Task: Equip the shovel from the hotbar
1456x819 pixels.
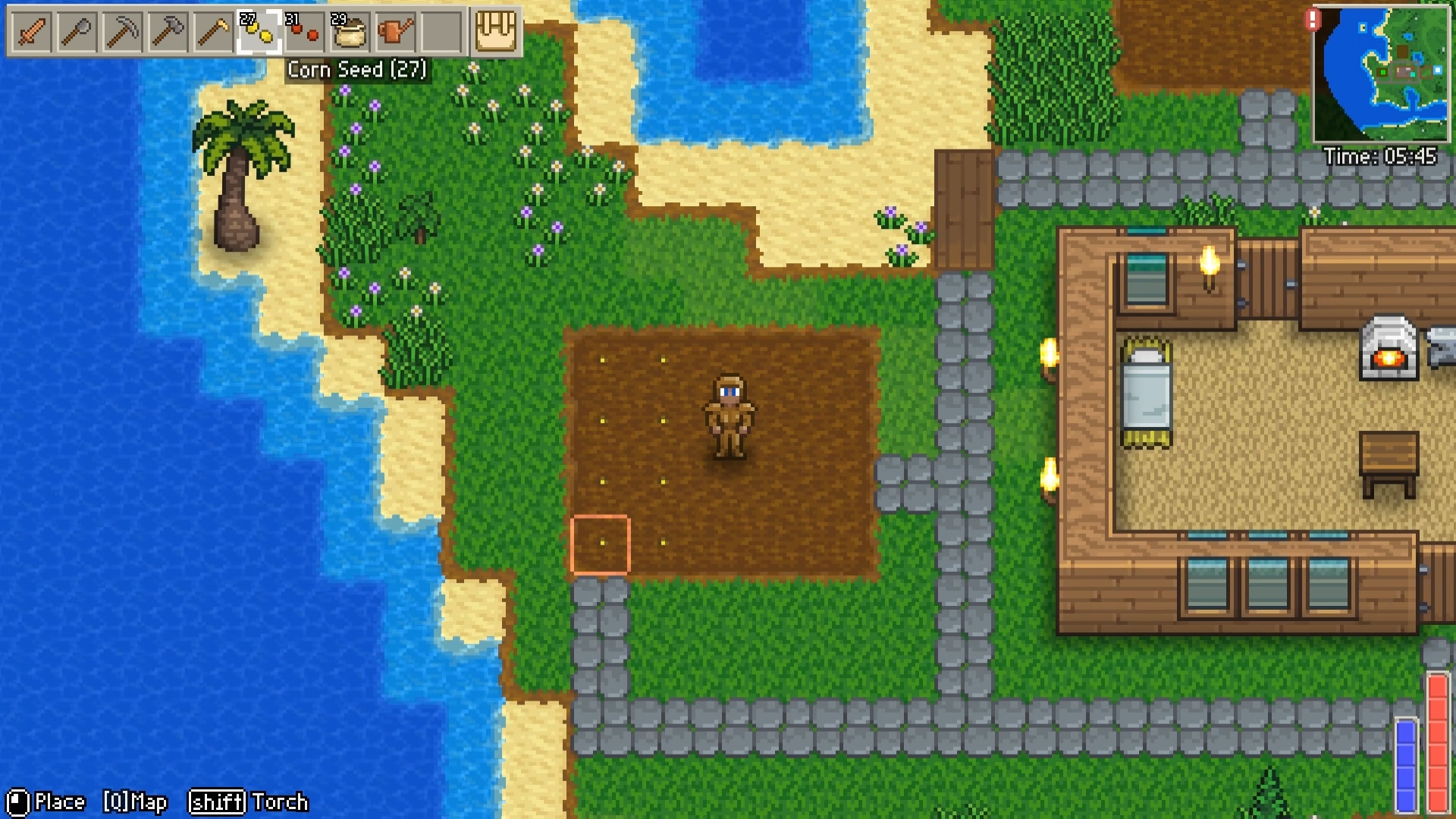Action: [x=77, y=32]
